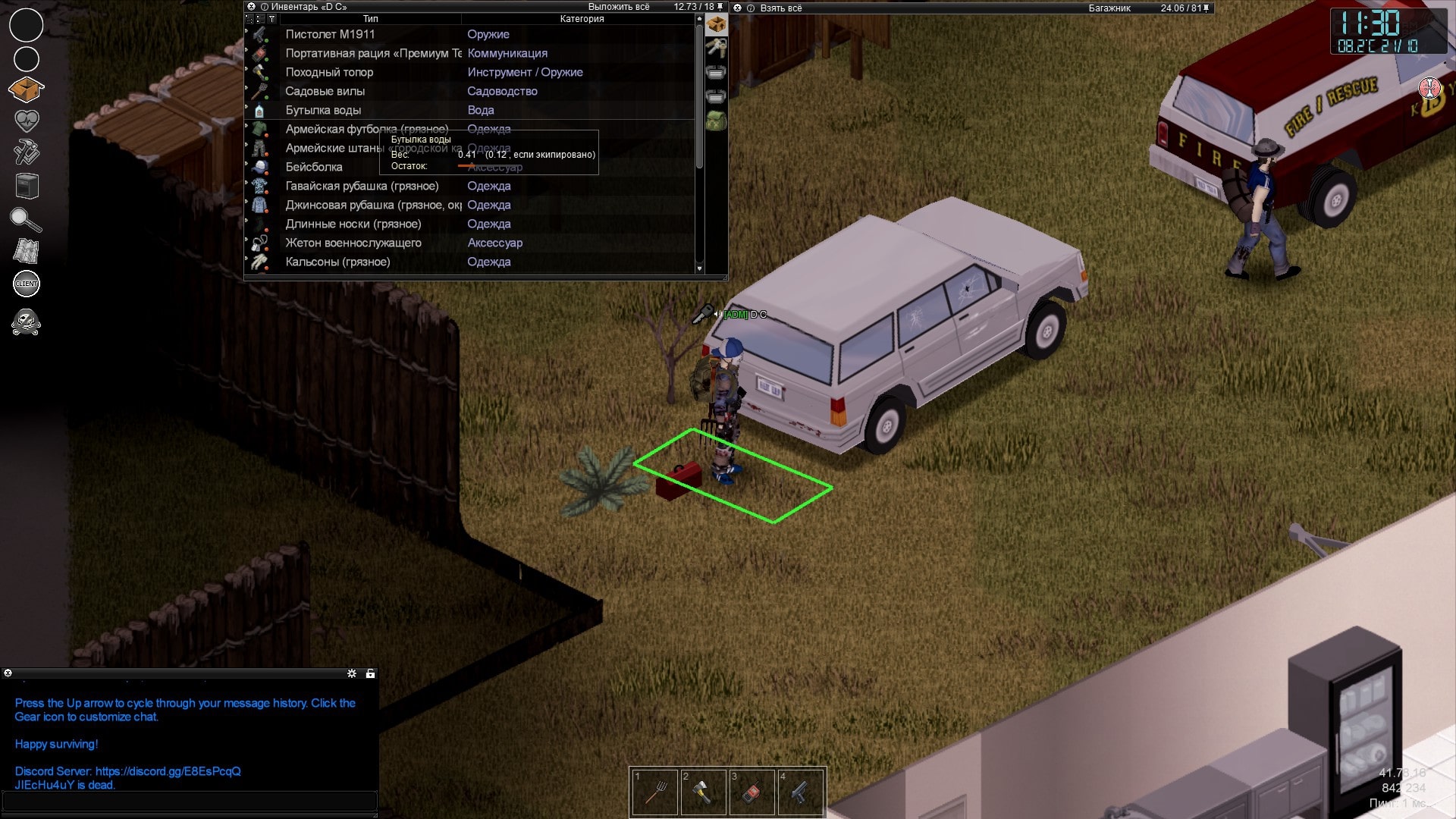
Task: Select the Гавайская рубашка clothing row
Action: point(362,186)
